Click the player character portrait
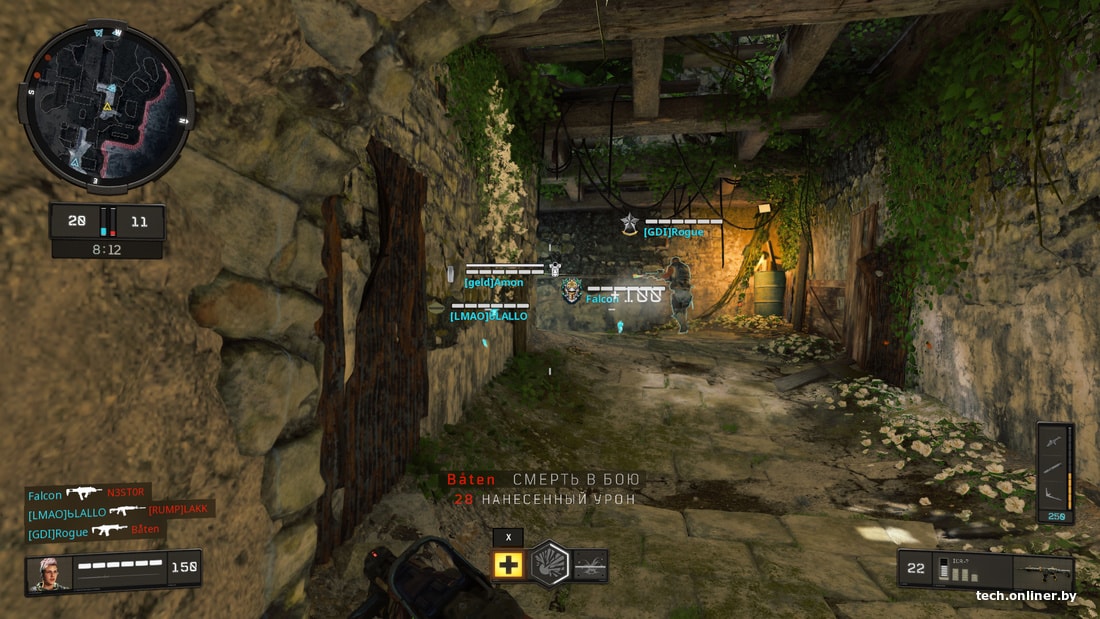This screenshot has height=619, width=1100. [50, 573]
